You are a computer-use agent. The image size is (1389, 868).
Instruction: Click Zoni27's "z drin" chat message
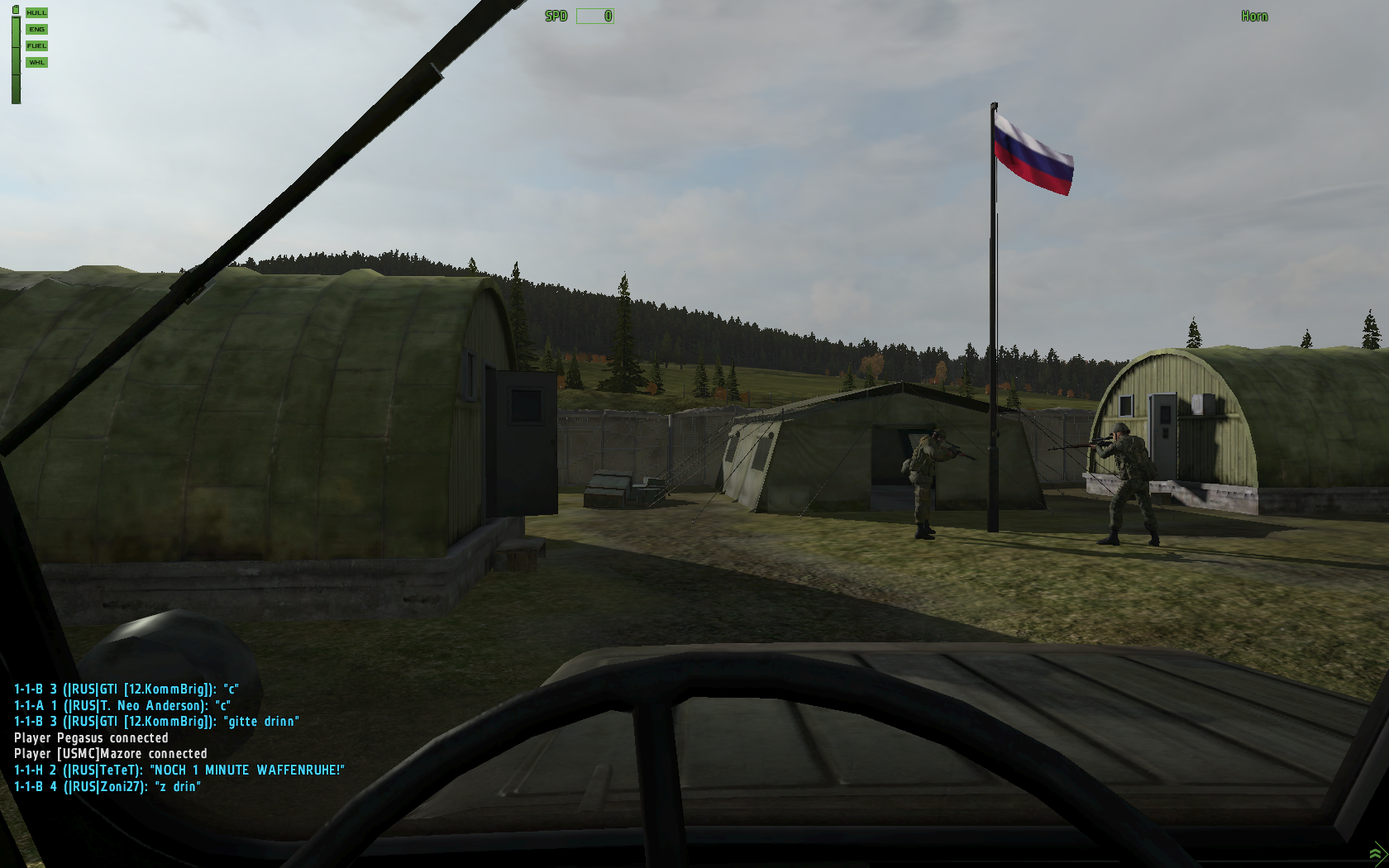(107, 787)
